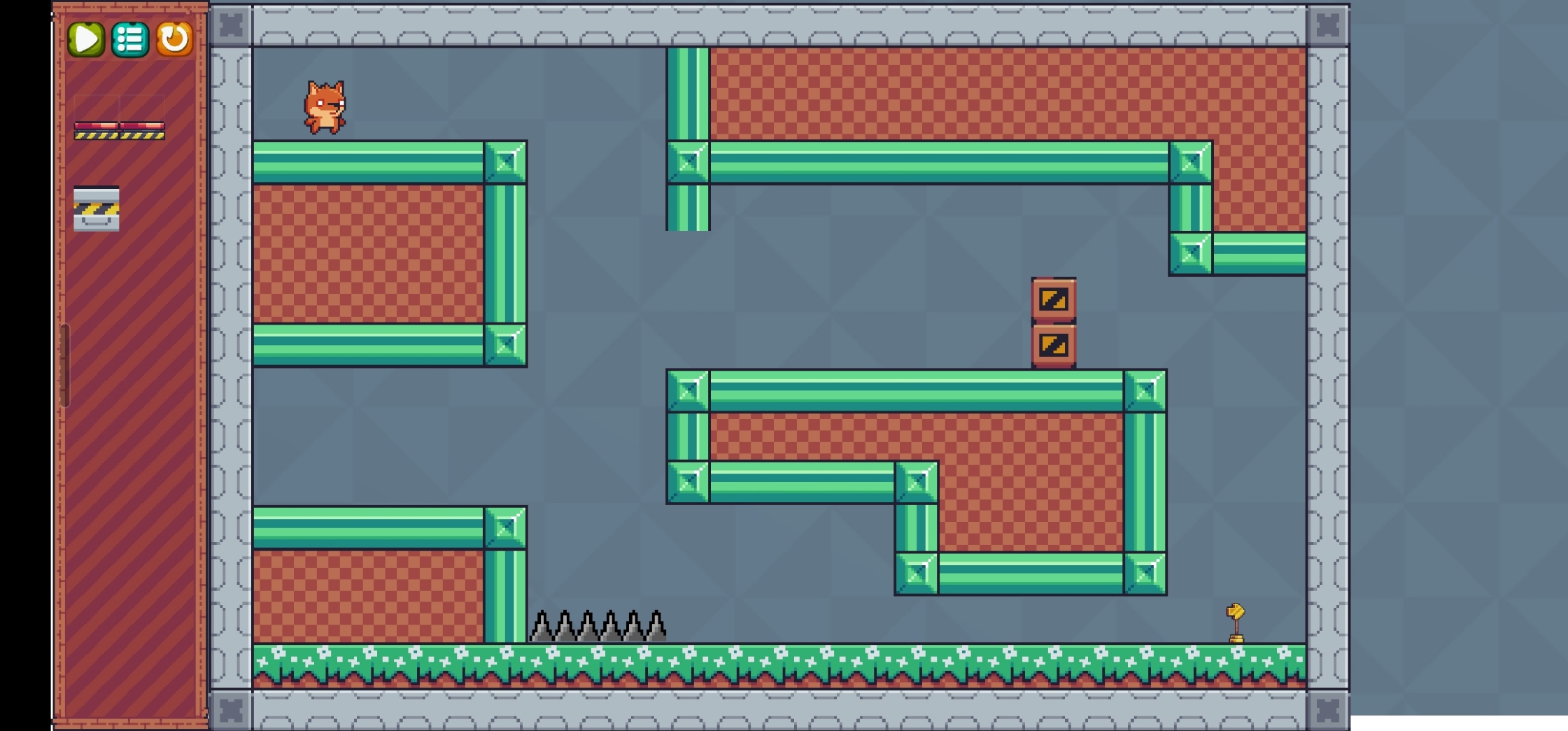Image resolution: width=1568 pixels, height=731 pixels.
Task: Select the lower hazard crate in the level
Action: [x=1054, y=344]
